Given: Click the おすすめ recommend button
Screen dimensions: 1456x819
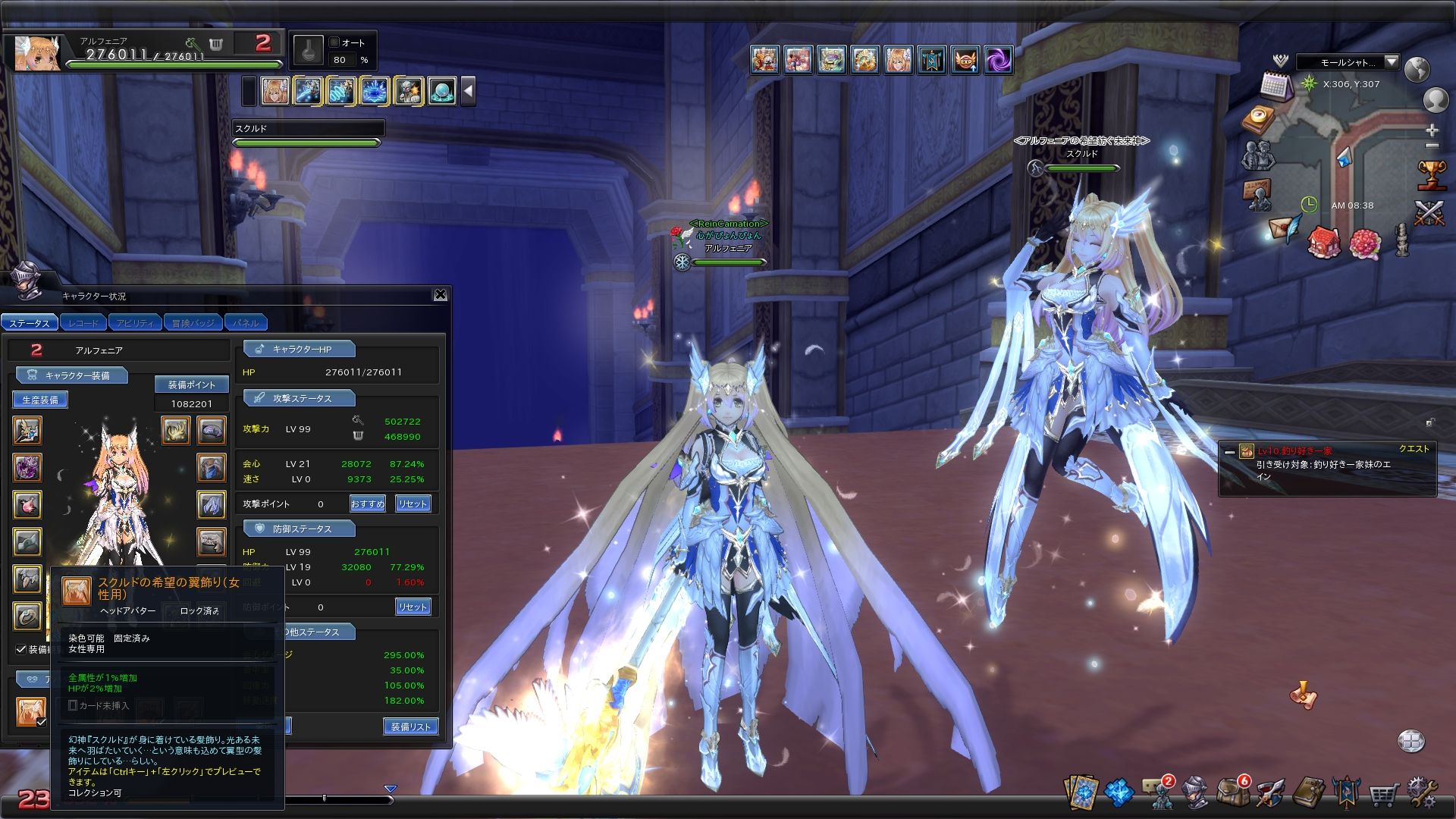Looking at the screenshot, I should [x=368, y=504].
